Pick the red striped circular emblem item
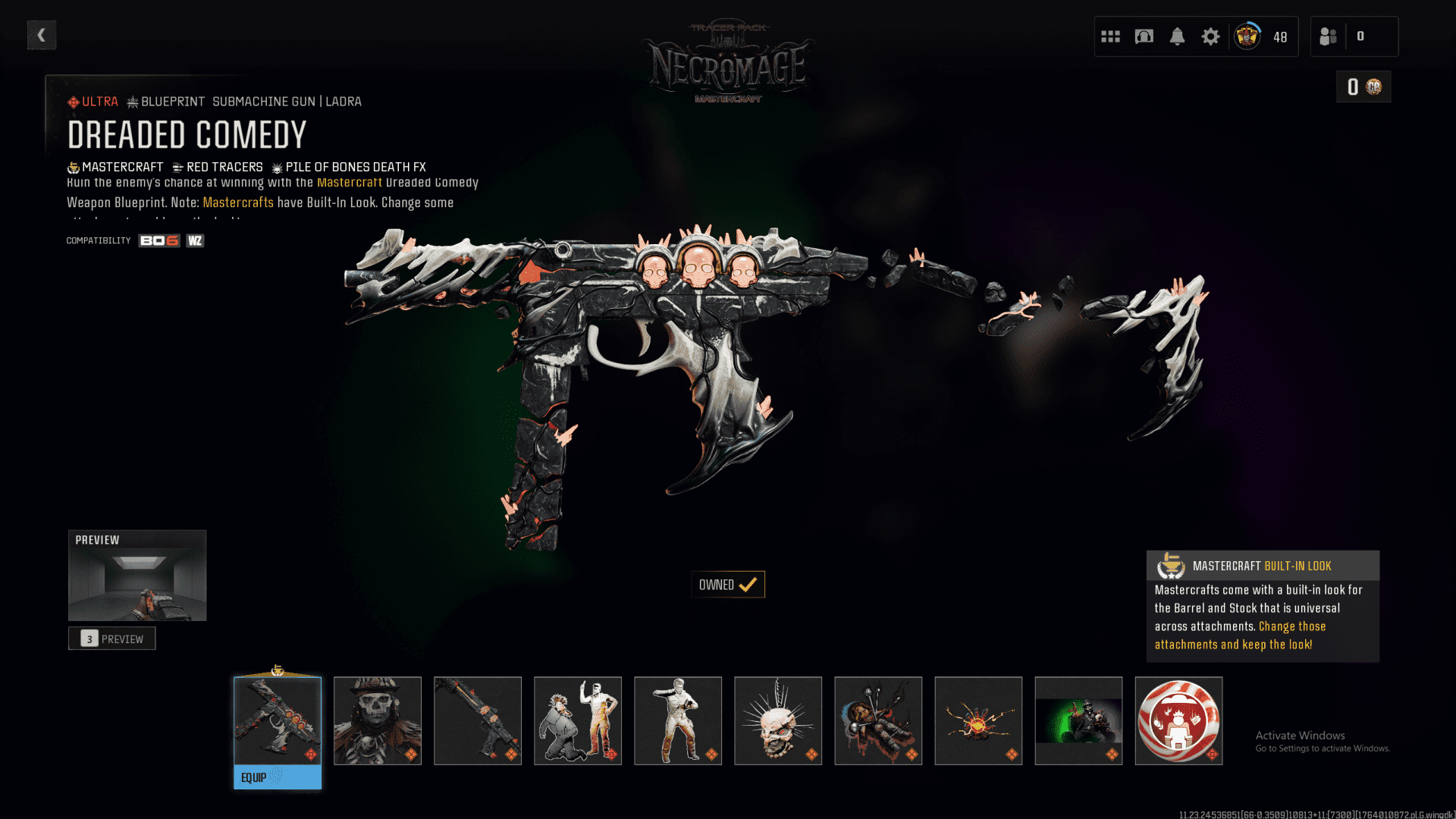This screenshot has width=1456, height=819. (x=1178, y=720)
